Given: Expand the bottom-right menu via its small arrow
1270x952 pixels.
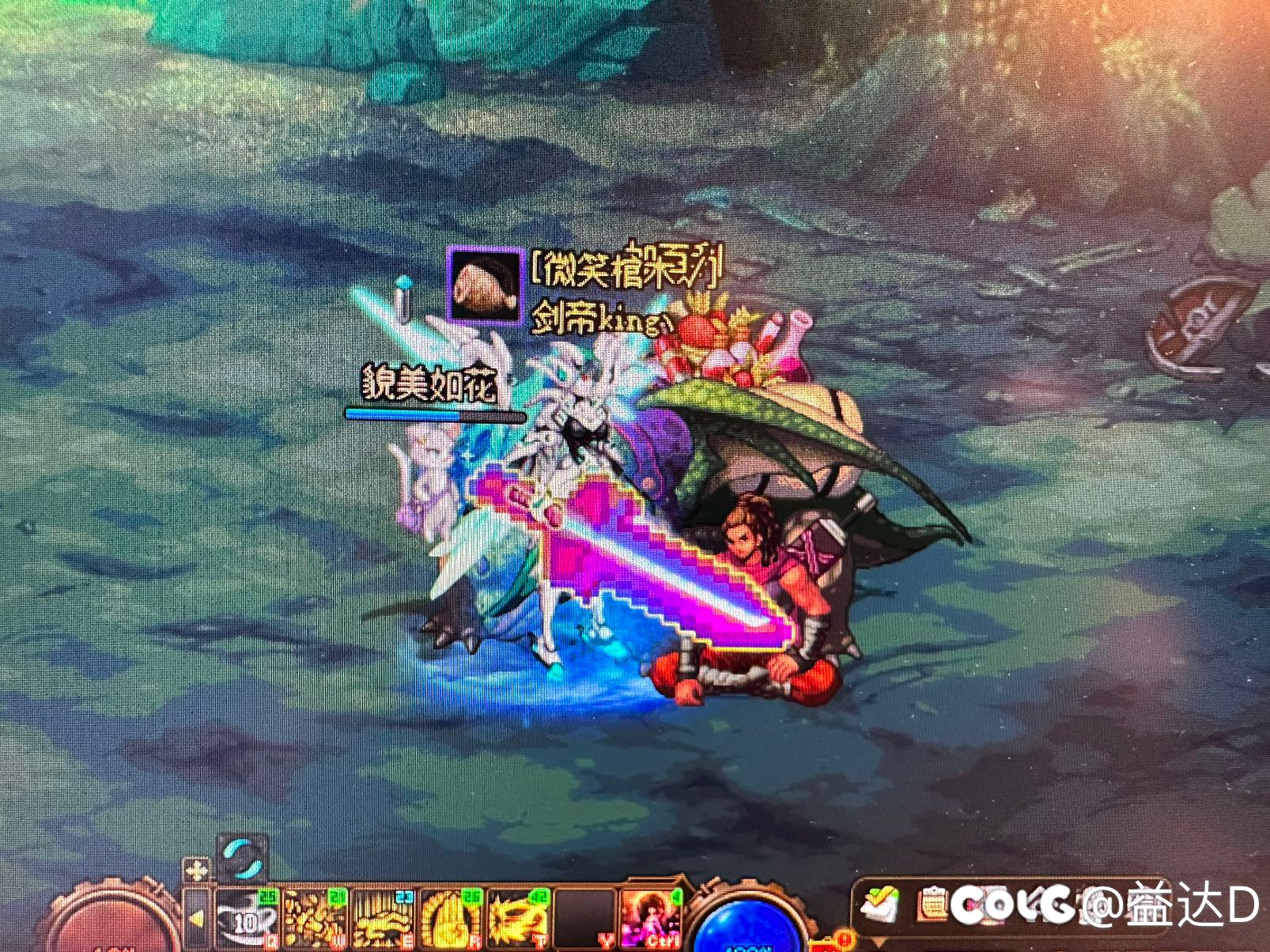Looking at the screenshot, I should pyautogui.click(x=876, y=940).
